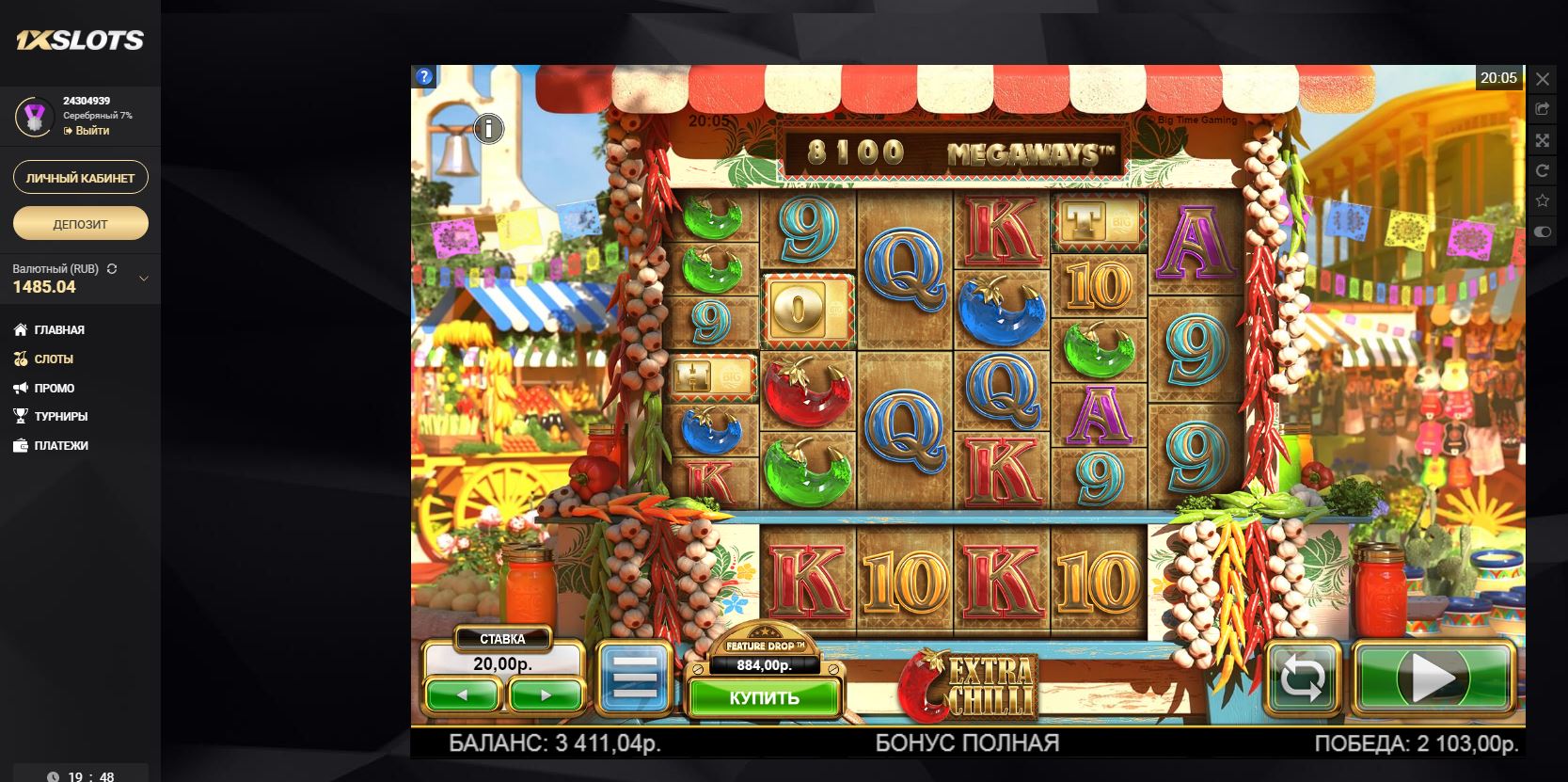View the Турниры page
The width and height of the screenshot is (1568, 782).
[61, 417]
